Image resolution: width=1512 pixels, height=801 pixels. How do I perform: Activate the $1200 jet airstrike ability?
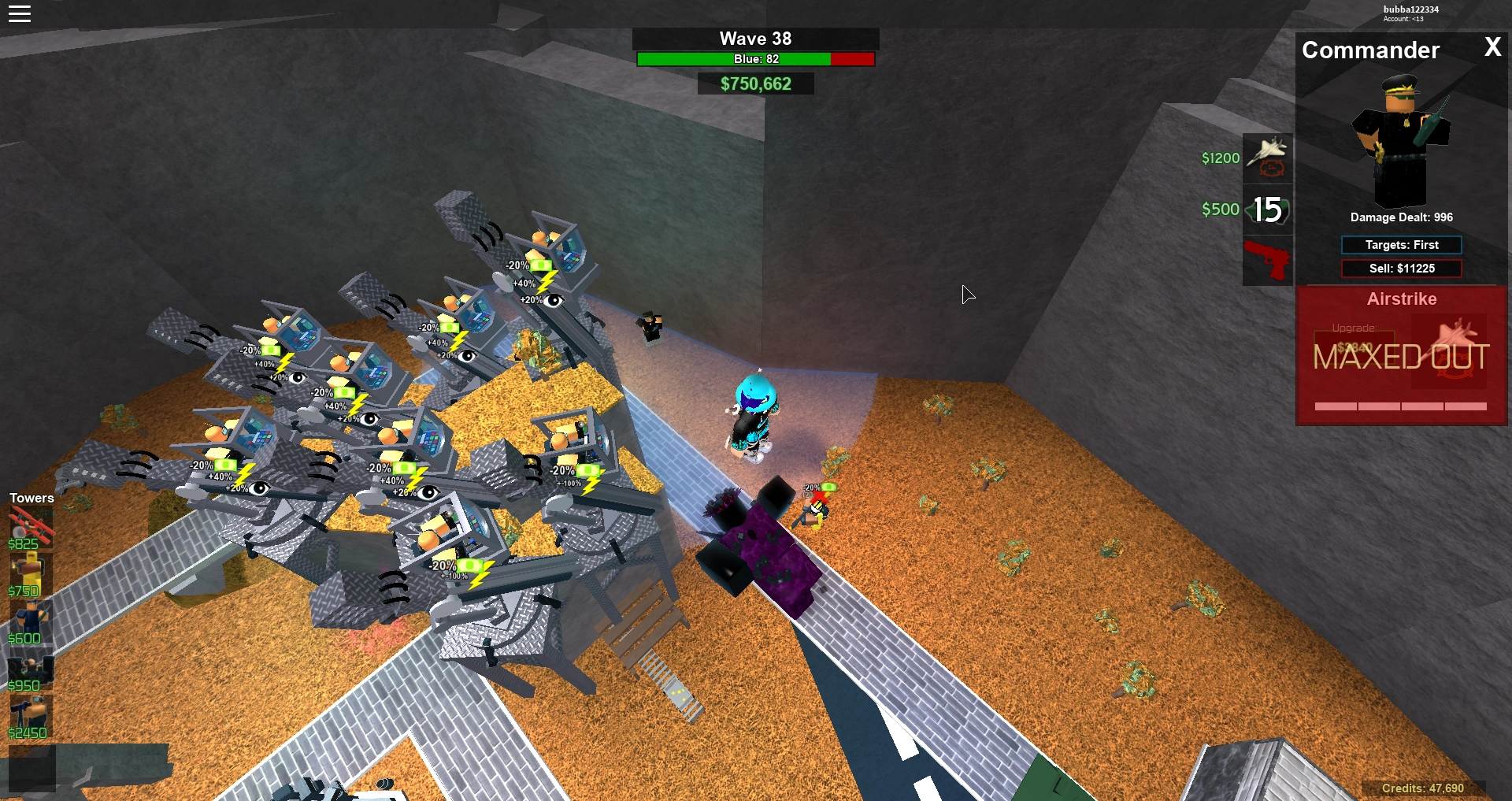click(x=1267, y=157)
